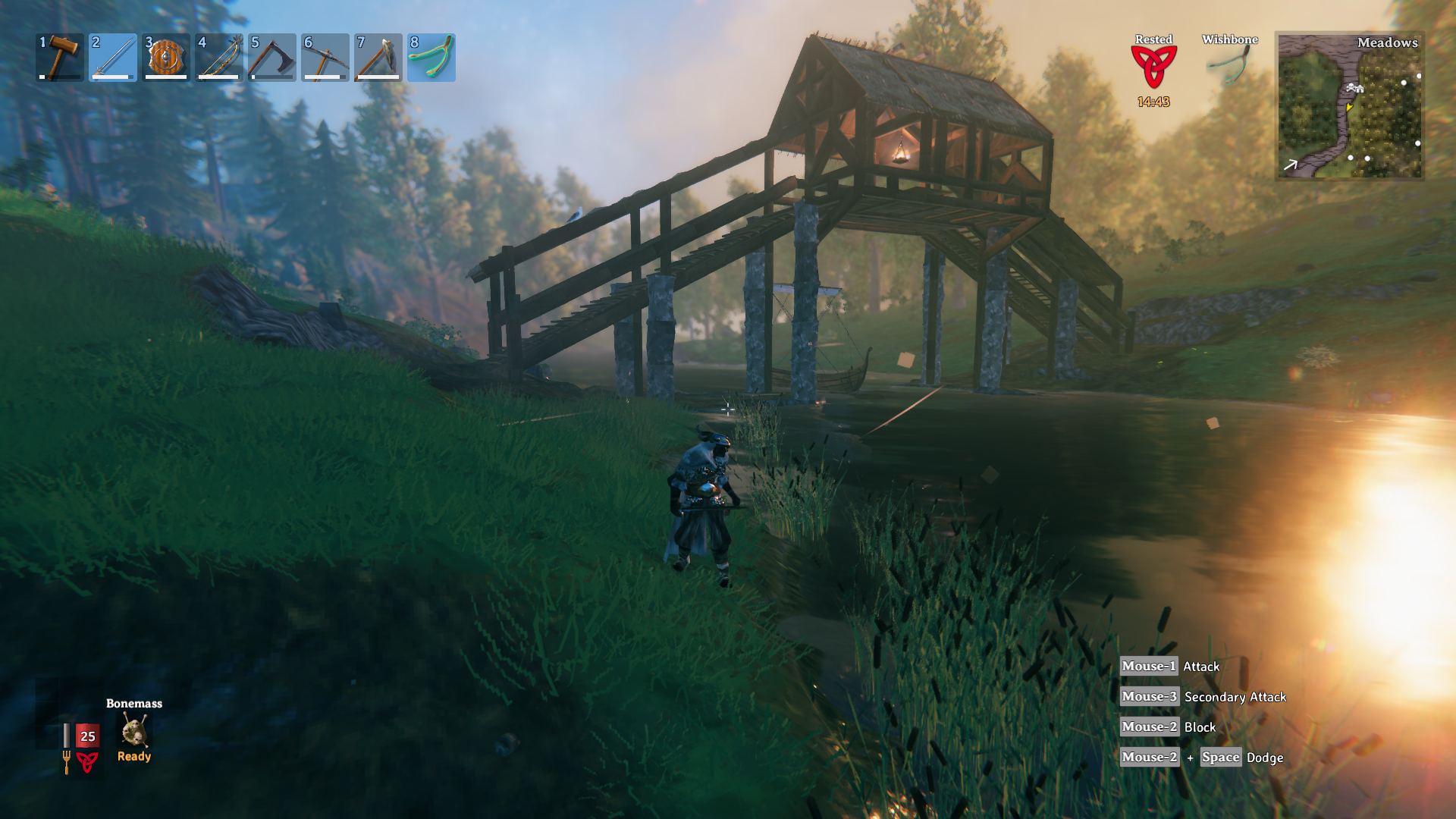
Task: Select the wooden hammer in hotbar slot 1
Action: [60, 58]
